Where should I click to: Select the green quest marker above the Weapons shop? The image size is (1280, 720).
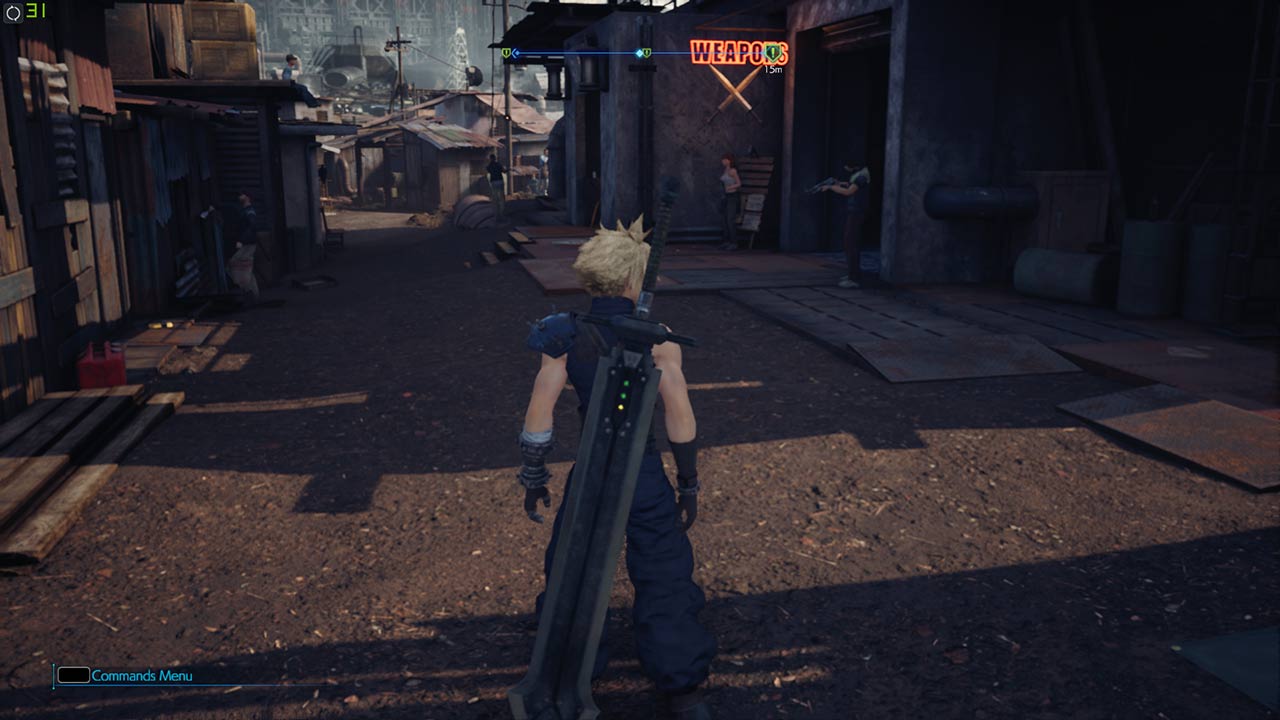coord(771,52)
